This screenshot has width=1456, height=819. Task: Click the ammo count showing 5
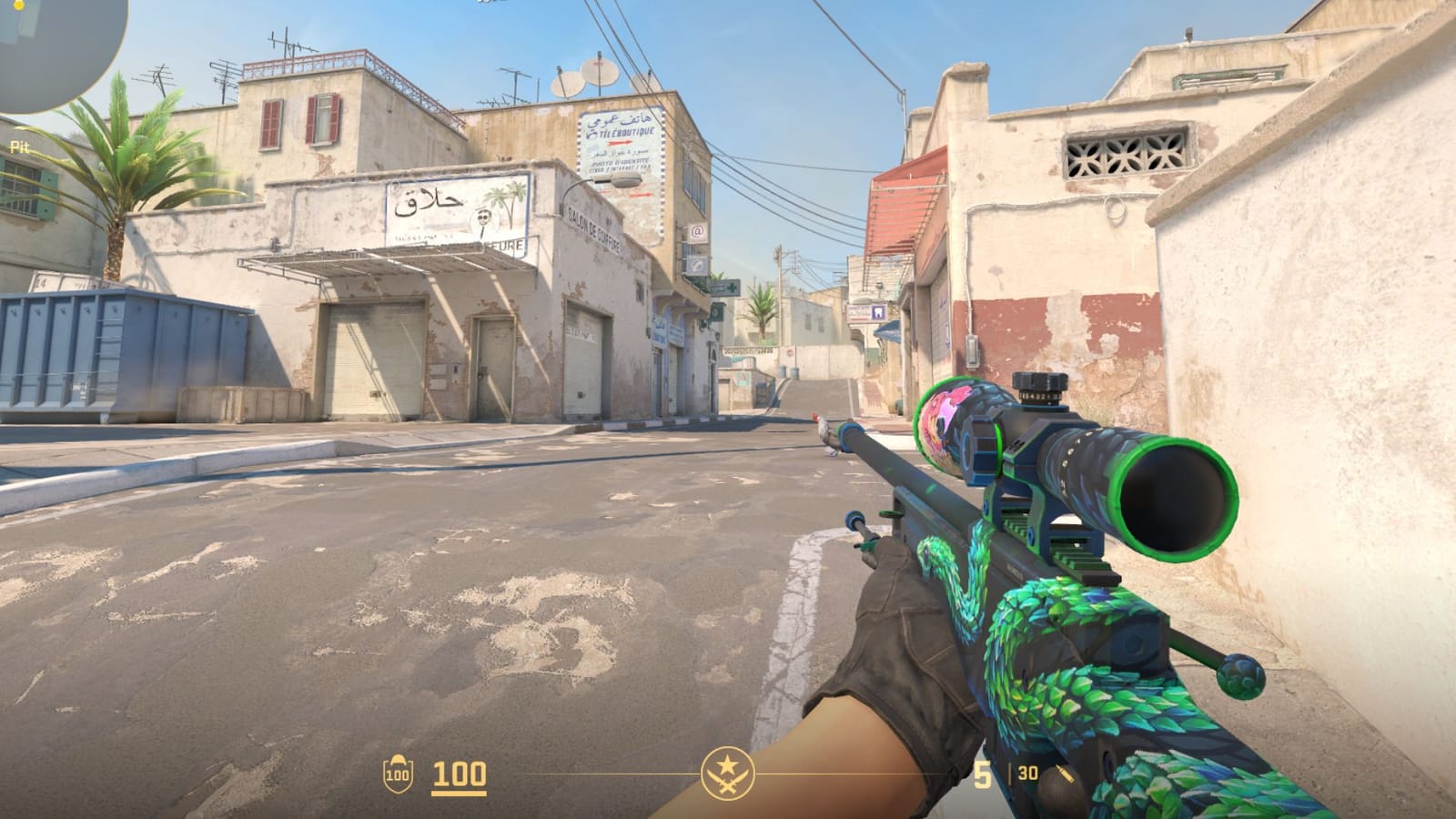984,774
